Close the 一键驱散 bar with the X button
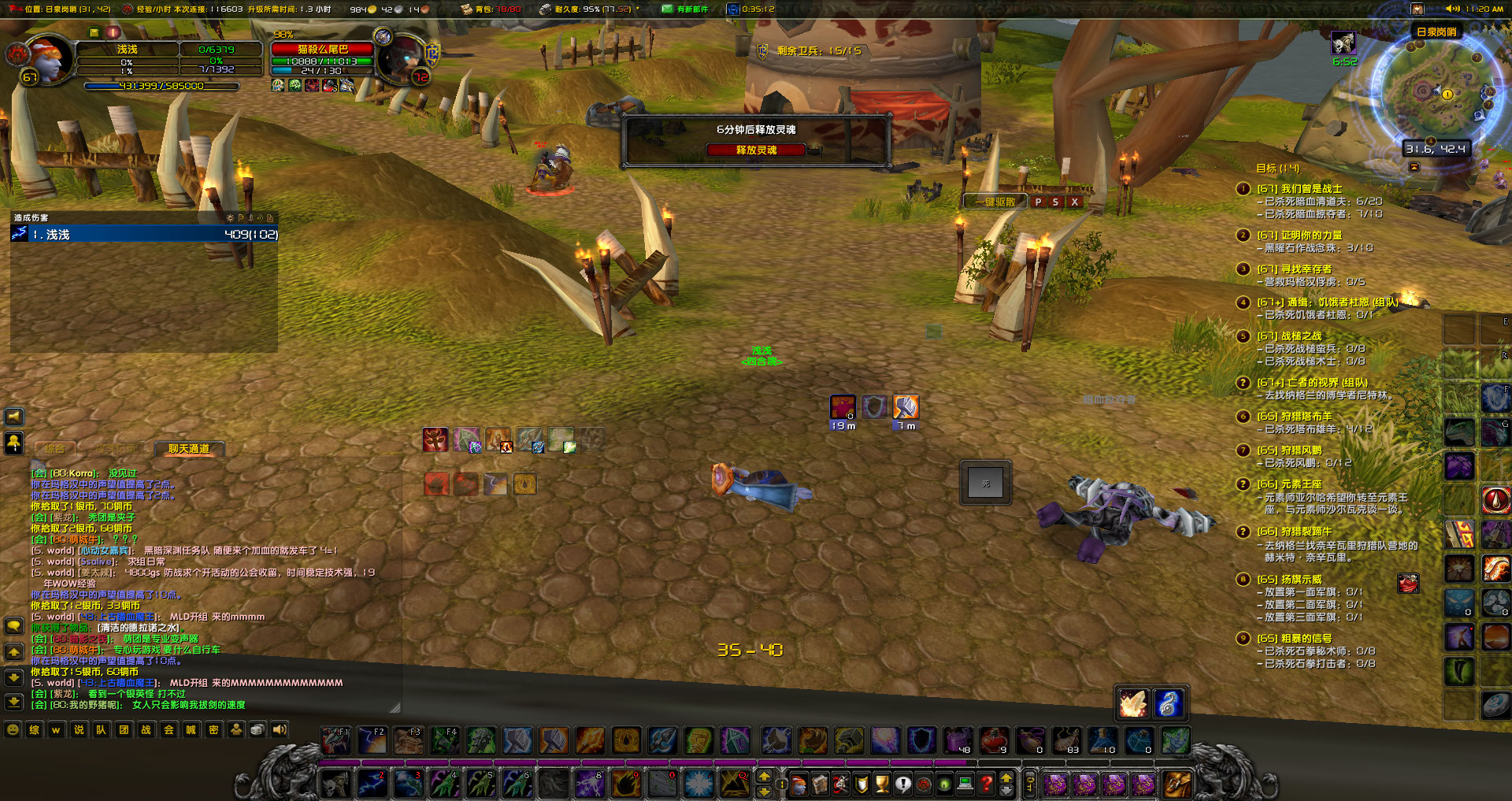Screen dimensions: 1512x801 (1073, 202)
